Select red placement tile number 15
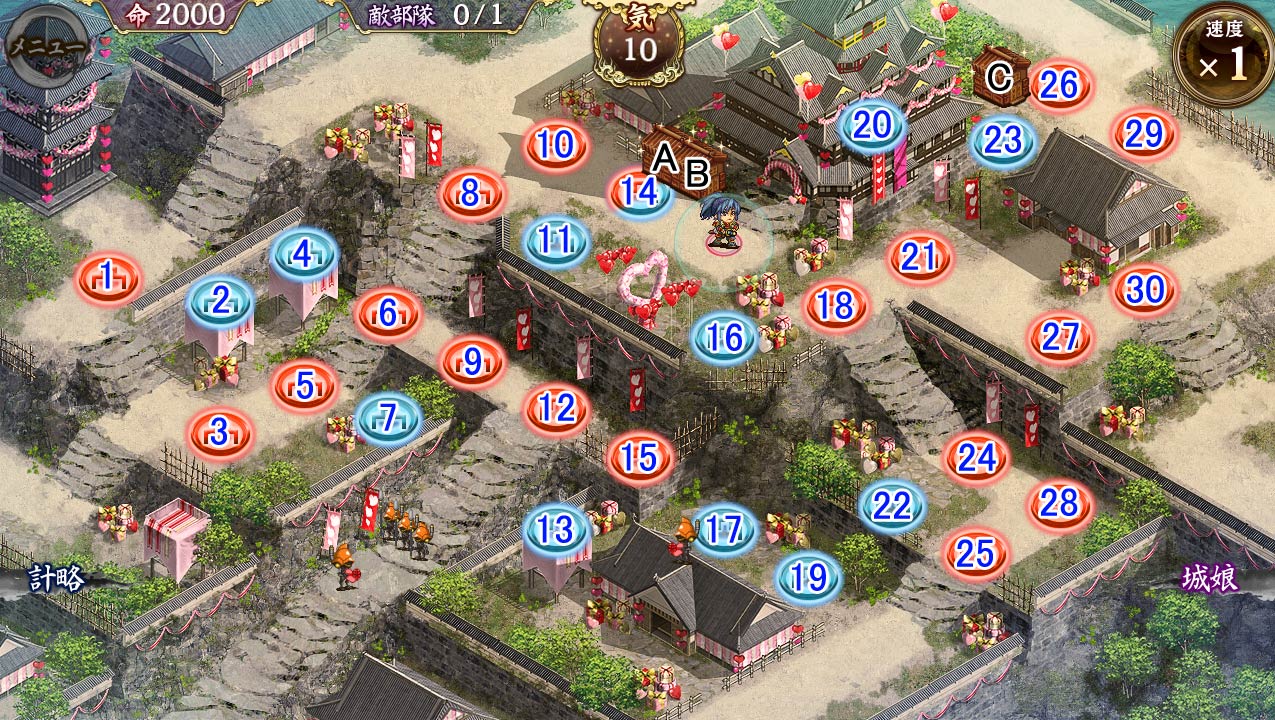 640,458
